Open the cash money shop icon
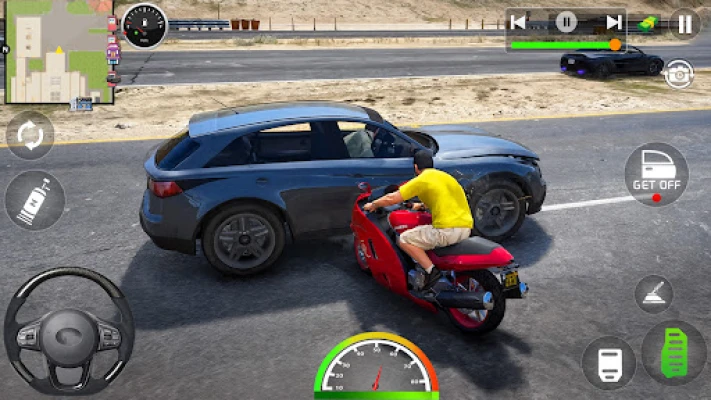Image resolution: width=711 pixels, height=400 pixels. coord(647,22)
